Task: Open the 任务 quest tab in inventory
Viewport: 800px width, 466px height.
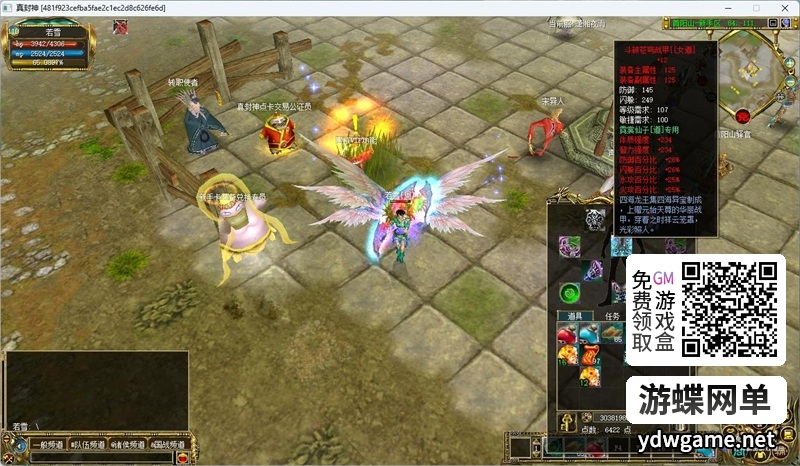Action: click(x=612, y=316)
